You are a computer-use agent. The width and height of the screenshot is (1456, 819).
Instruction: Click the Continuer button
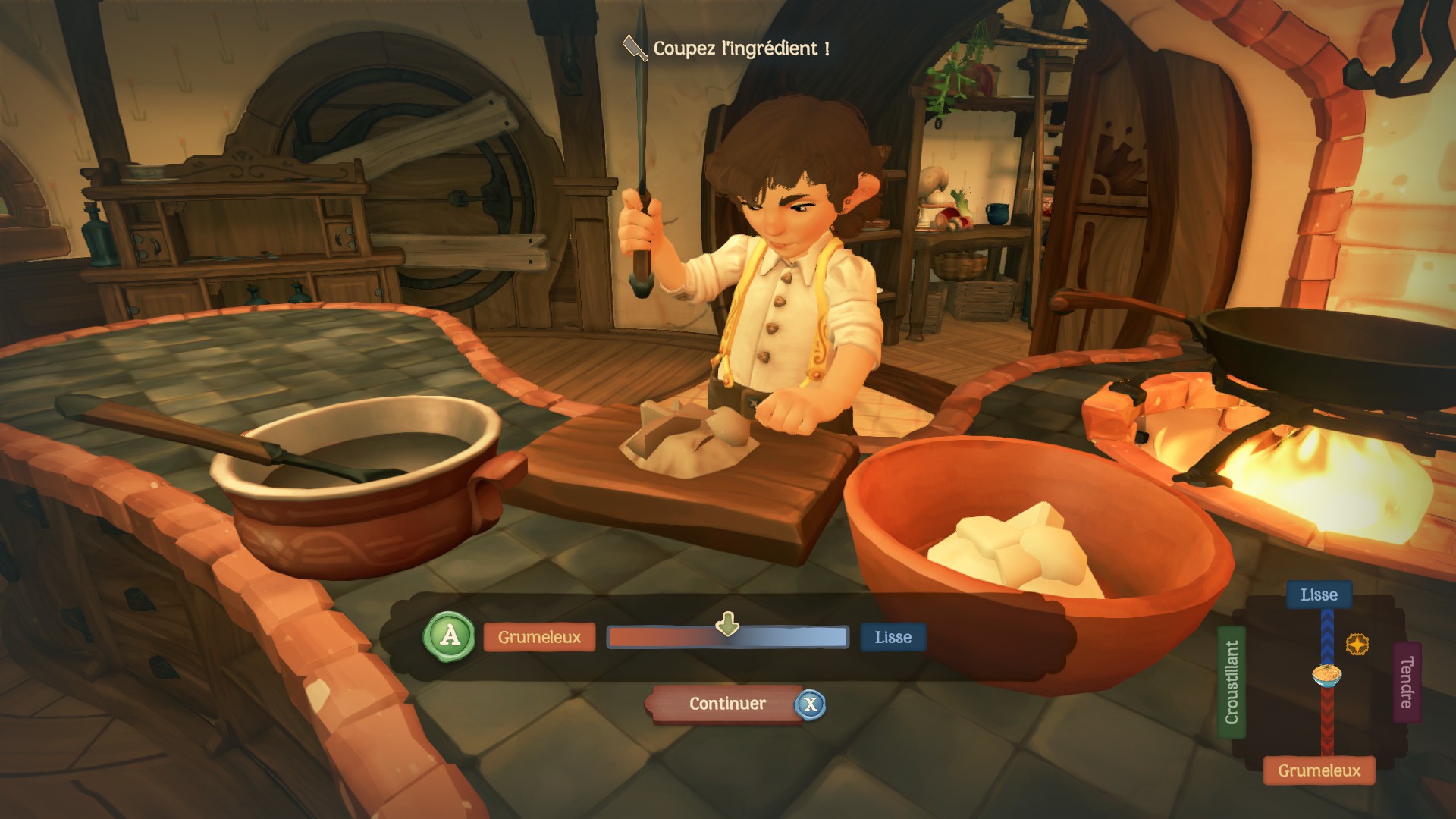726,704
